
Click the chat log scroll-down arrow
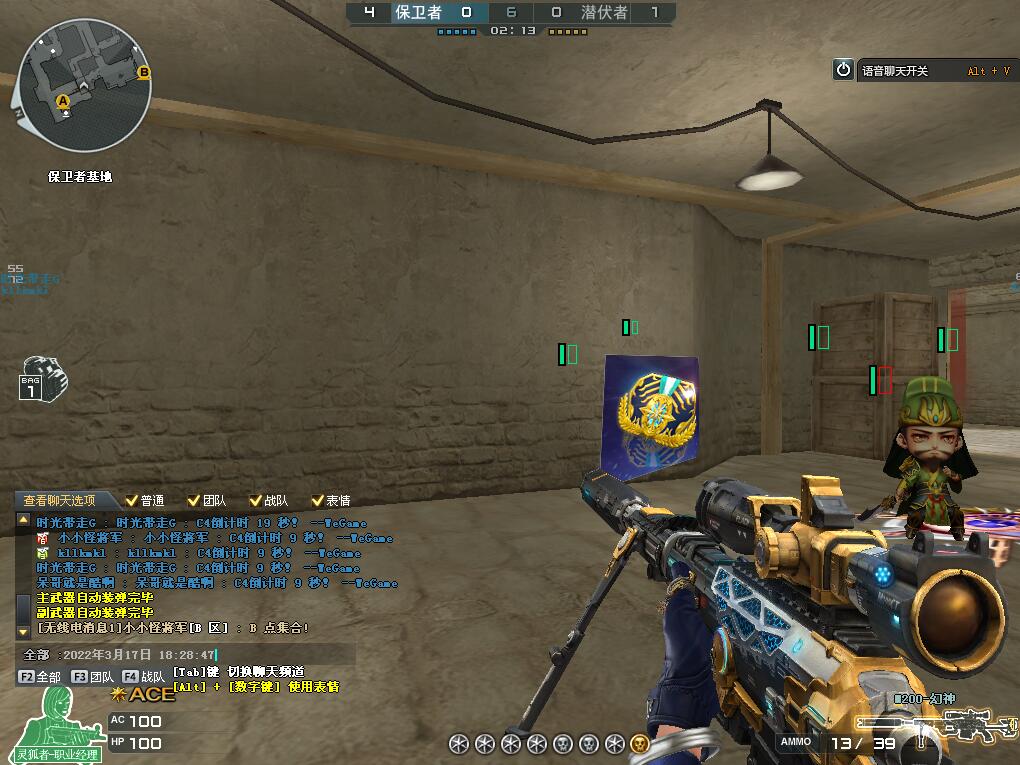tap(23, 631)
